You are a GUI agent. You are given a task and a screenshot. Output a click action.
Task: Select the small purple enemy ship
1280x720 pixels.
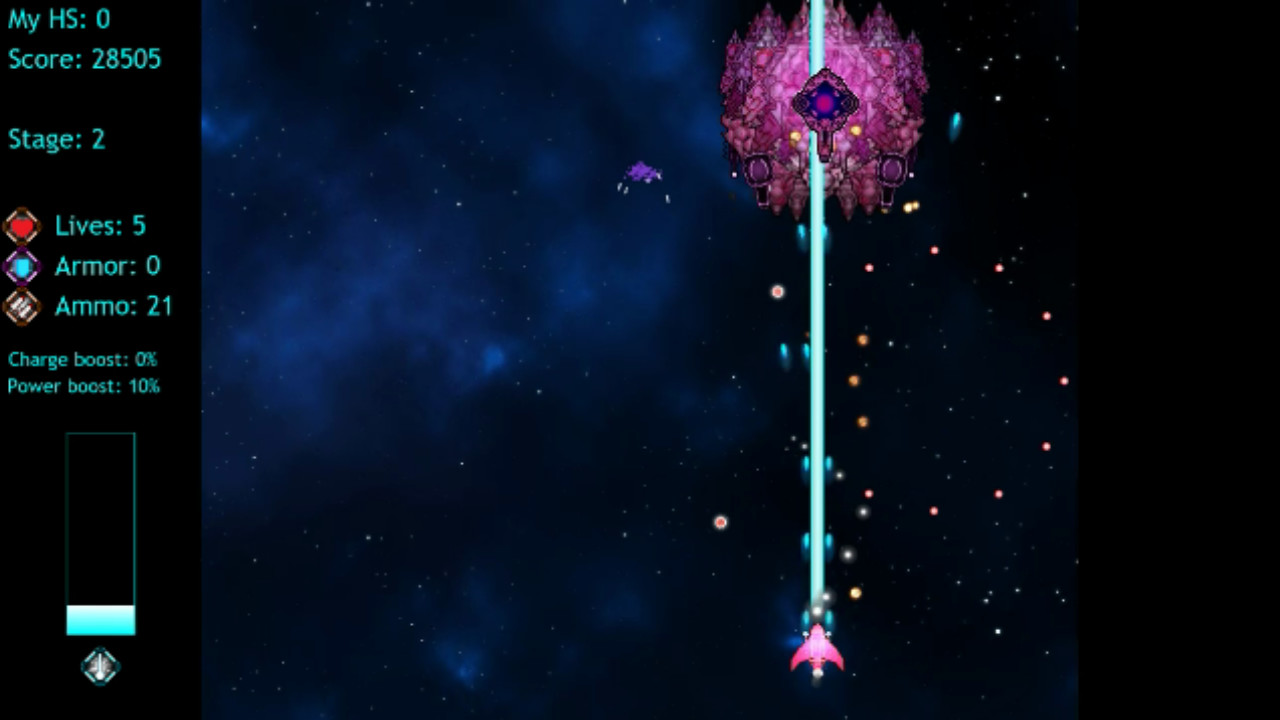[642, 172]
